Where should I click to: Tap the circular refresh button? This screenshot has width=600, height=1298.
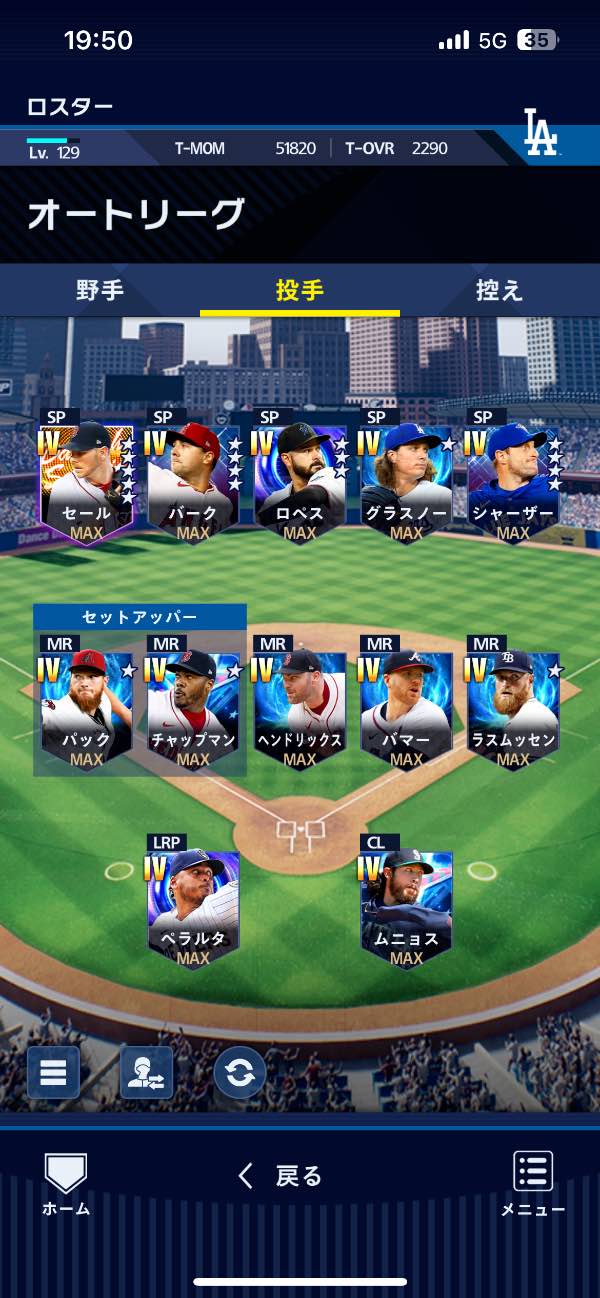pos(239,1072)
